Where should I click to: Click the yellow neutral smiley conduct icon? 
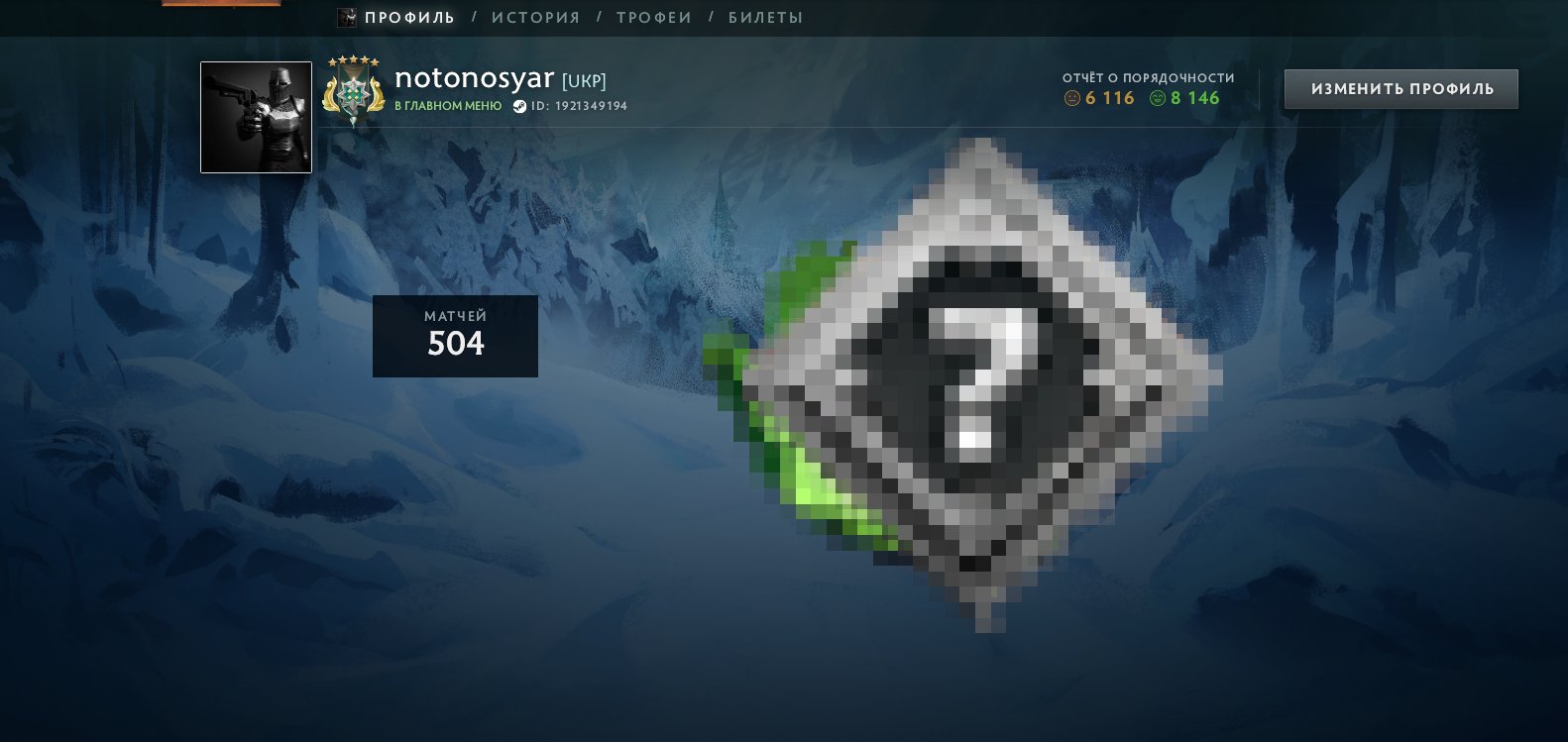point(1073,98)
